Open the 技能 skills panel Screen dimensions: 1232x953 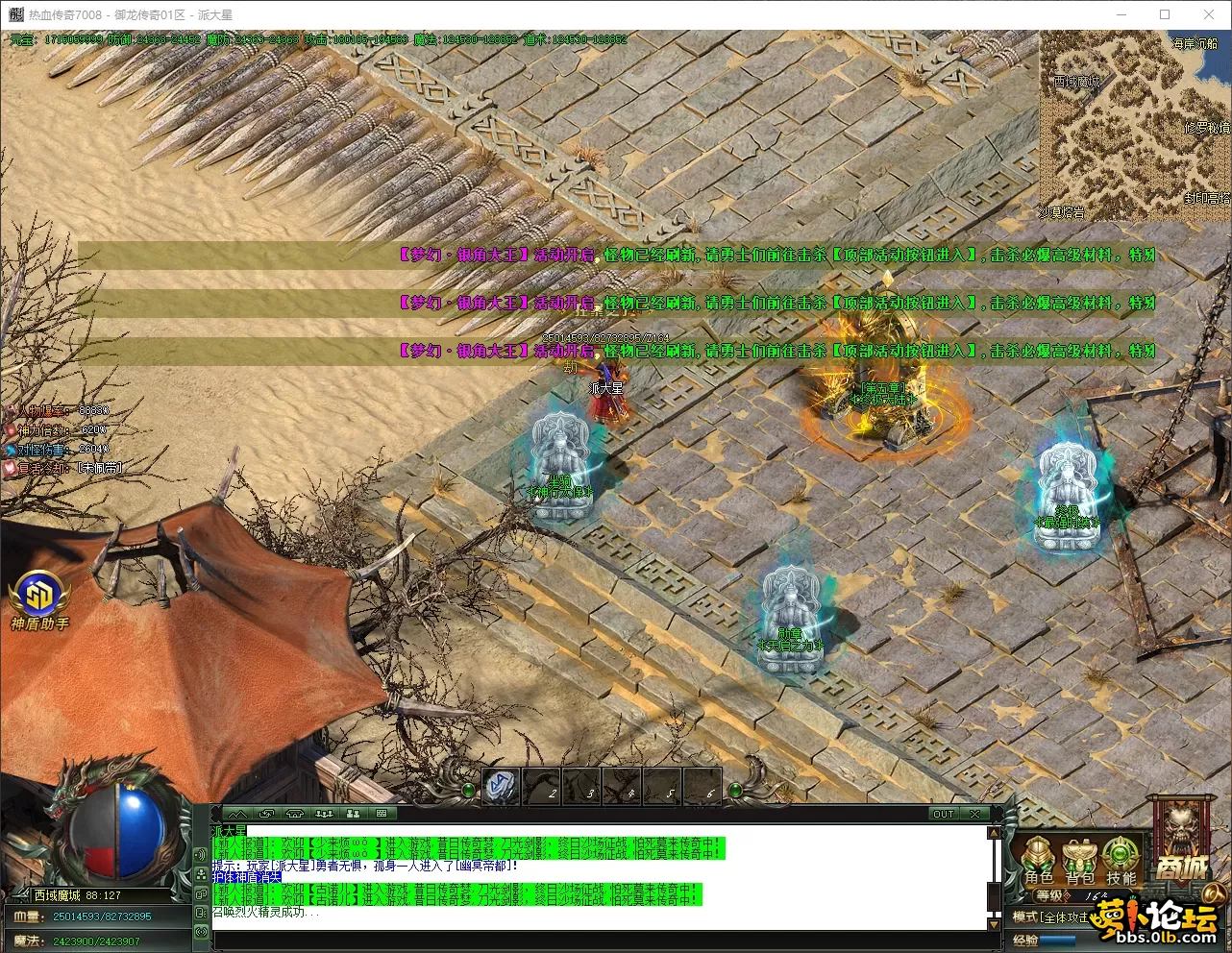click(x=1121, y=860)
